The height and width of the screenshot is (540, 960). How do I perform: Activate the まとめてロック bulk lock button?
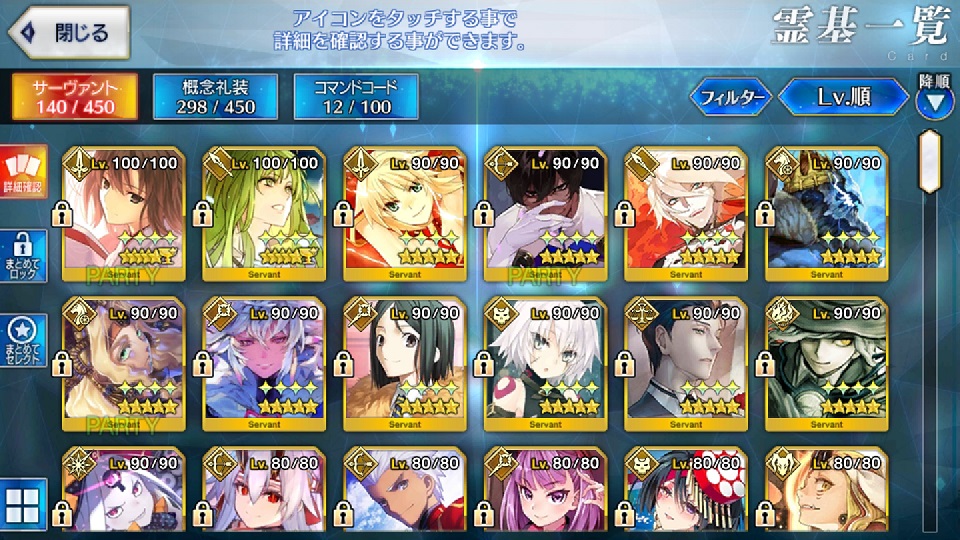21,256
